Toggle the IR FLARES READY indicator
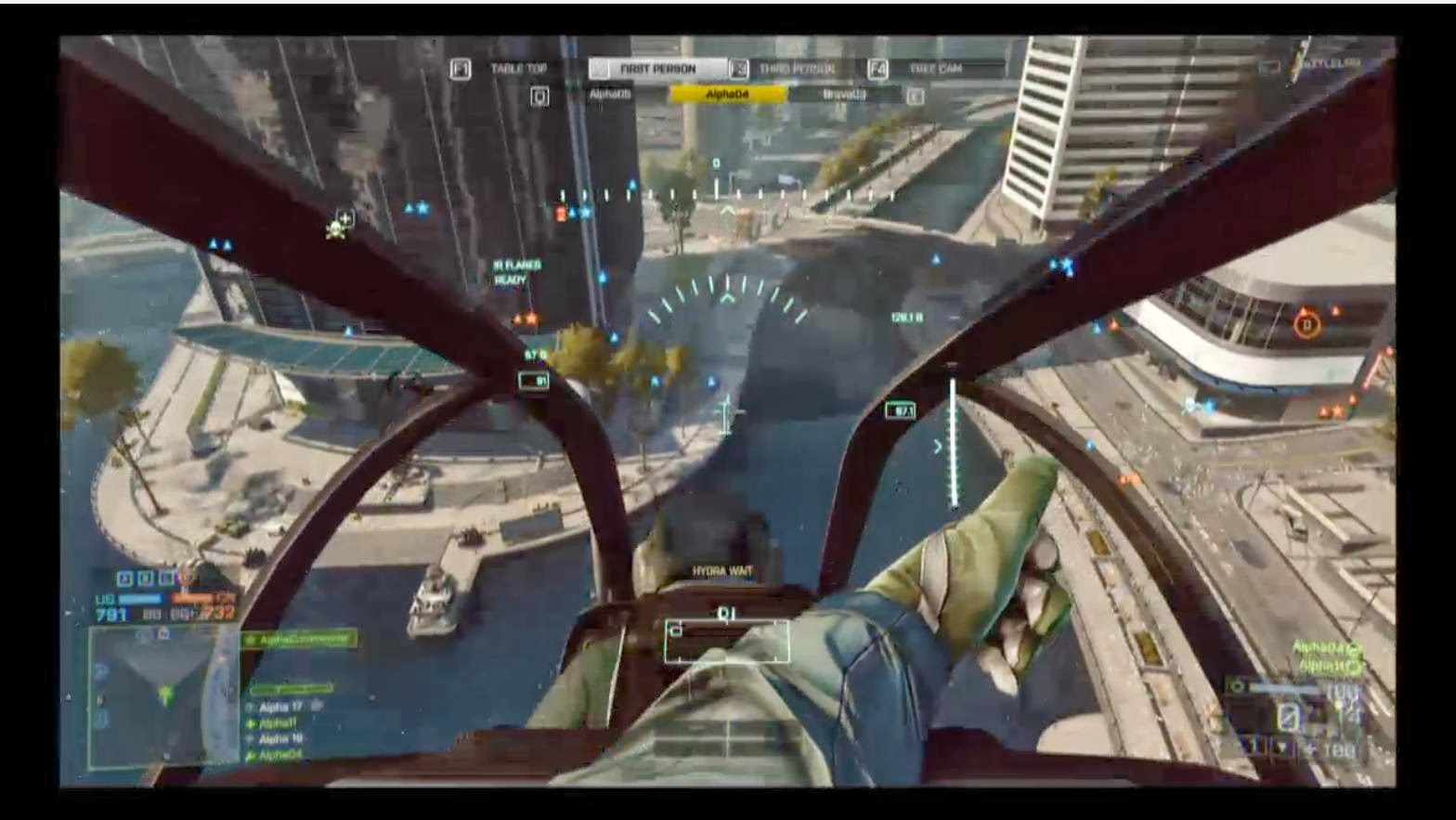The height and width of the screenshot is (820, 1456). (x=518, y=271)
